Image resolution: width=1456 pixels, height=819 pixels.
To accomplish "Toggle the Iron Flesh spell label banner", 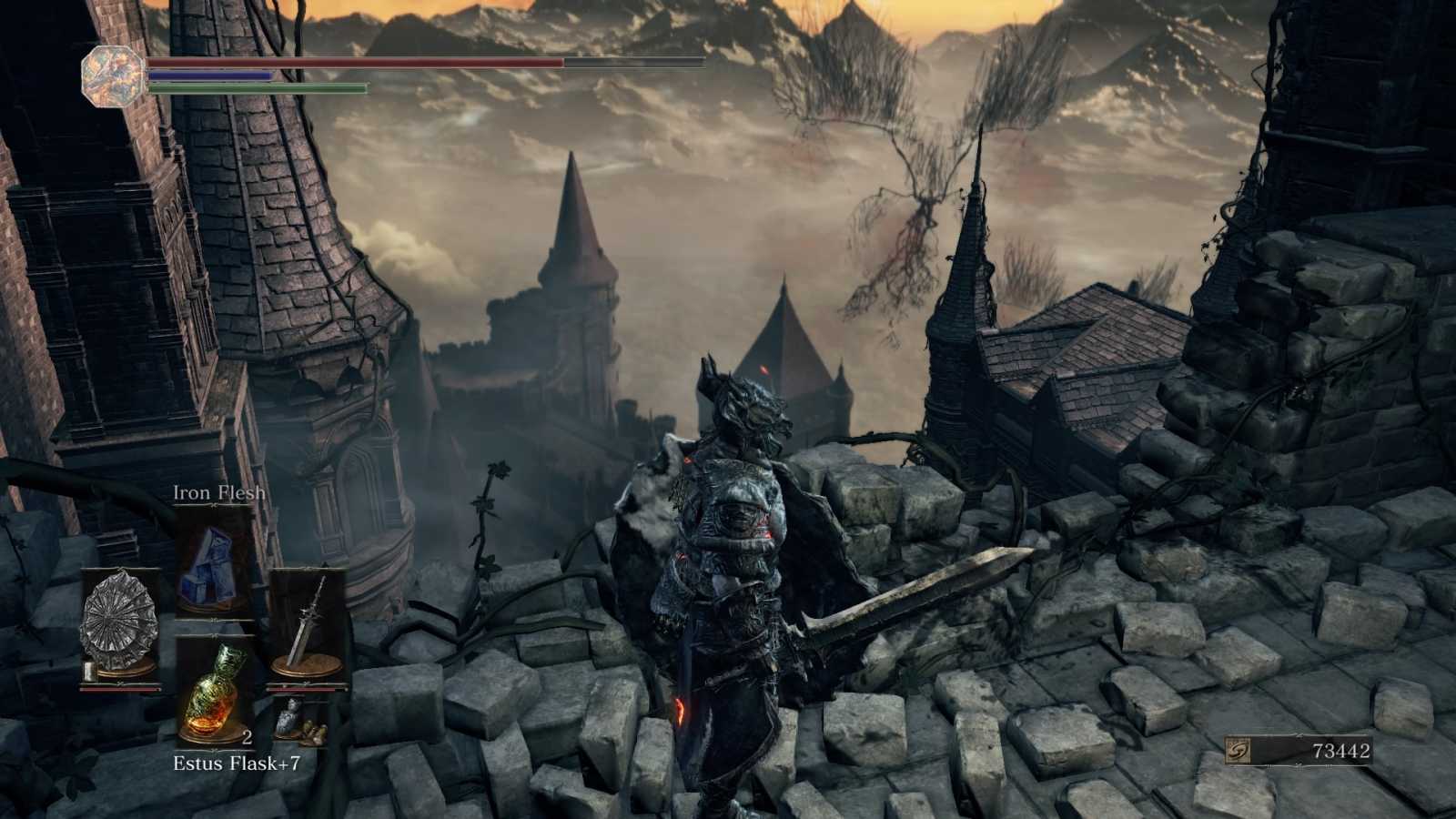I will click(218, 491).
